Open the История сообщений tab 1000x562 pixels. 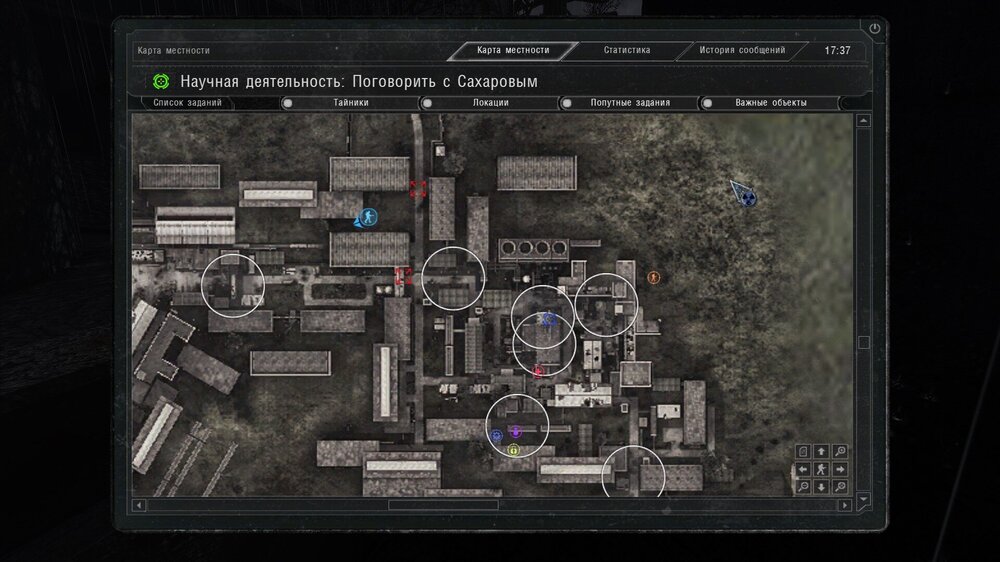point(742,50)
